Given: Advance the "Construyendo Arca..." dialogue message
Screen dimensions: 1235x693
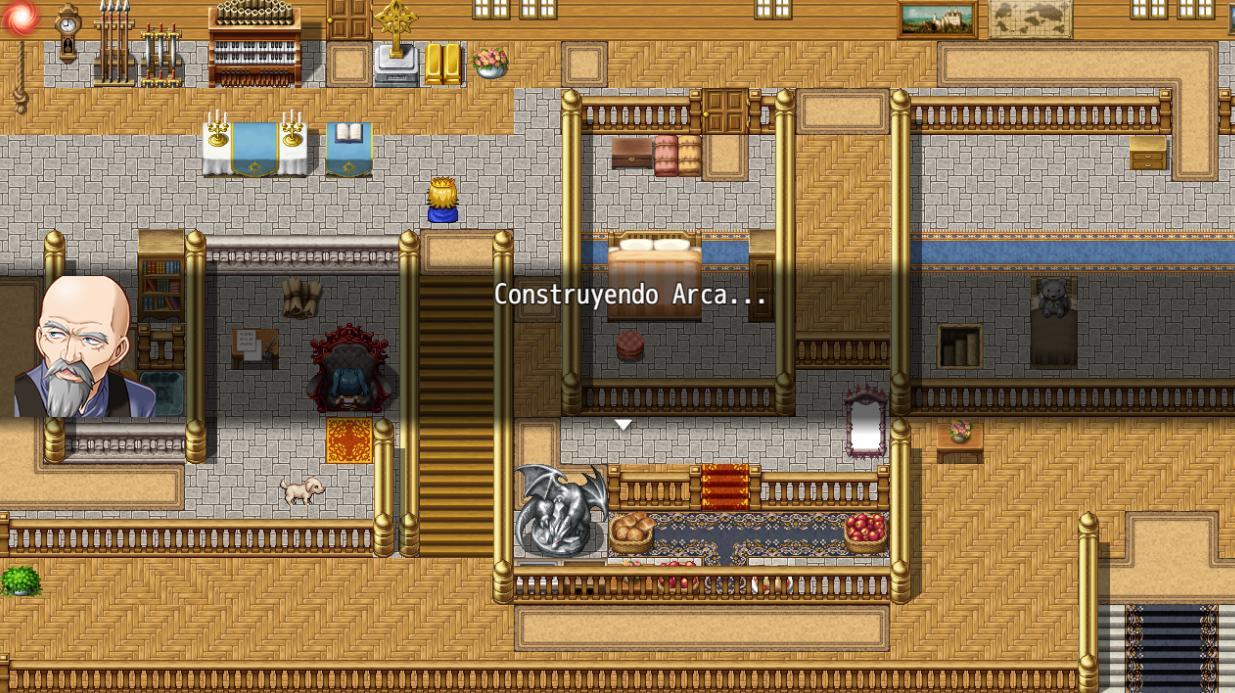Looking at the screenshot, I should tap(630, 295).
